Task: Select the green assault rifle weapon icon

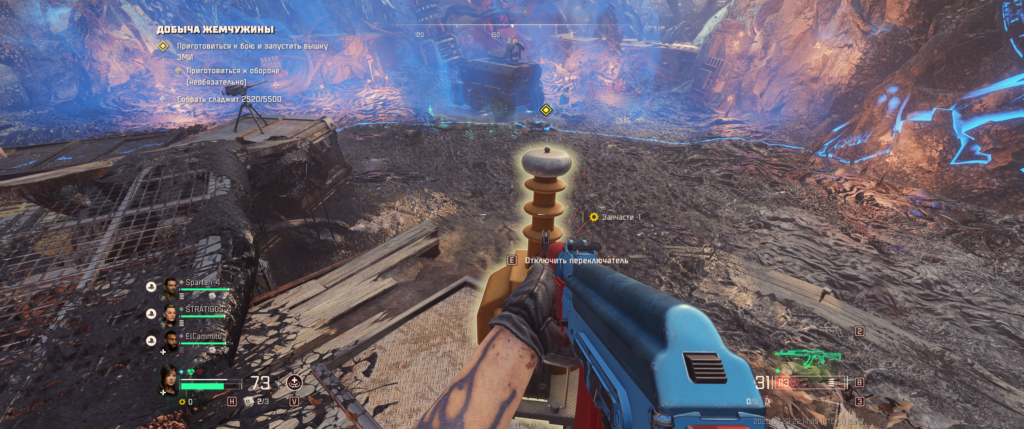Action: point(797,358)
